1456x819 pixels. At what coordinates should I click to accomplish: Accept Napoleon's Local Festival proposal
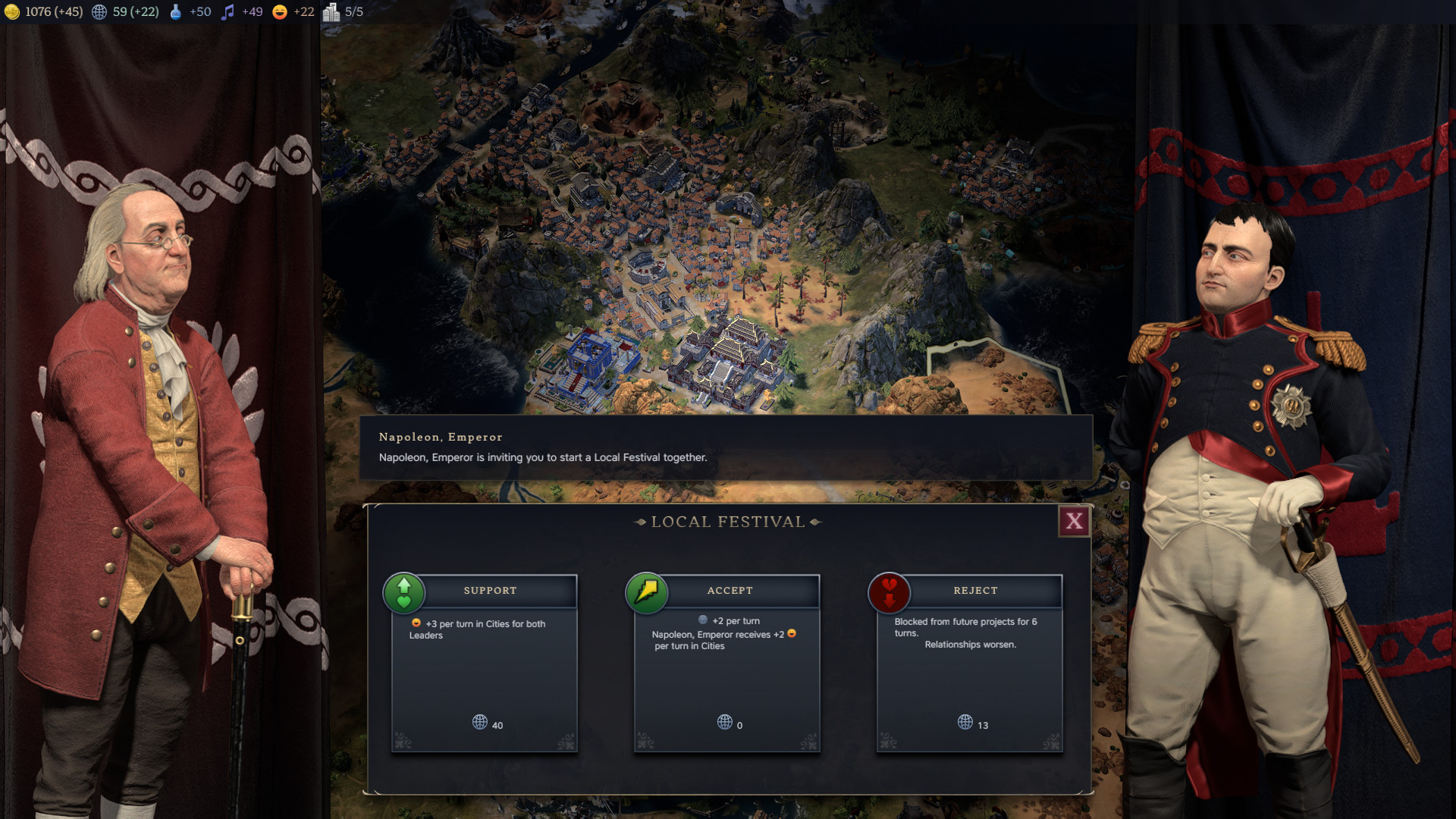pos(730,591)
